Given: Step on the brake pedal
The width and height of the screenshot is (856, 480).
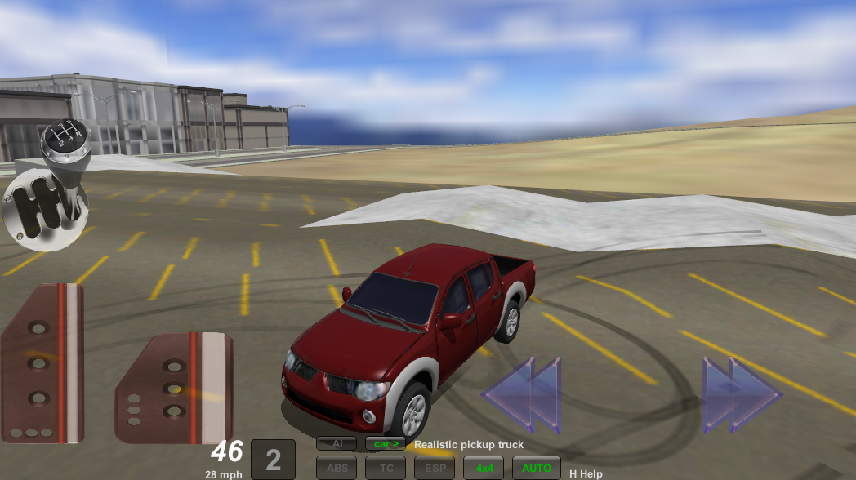Looking at the screenshot, I should (42, 362).
